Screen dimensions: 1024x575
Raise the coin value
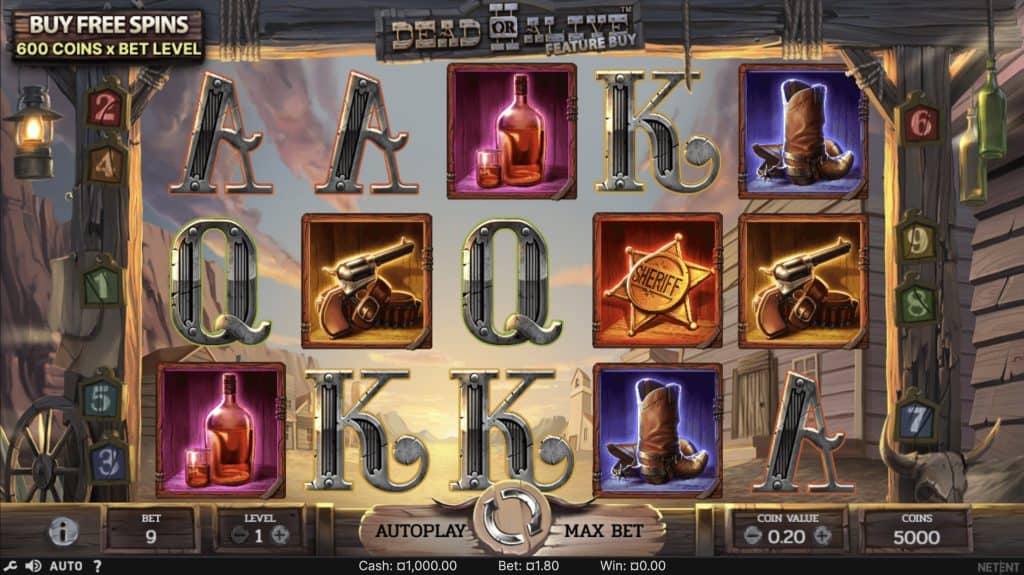tap(823, 534)
